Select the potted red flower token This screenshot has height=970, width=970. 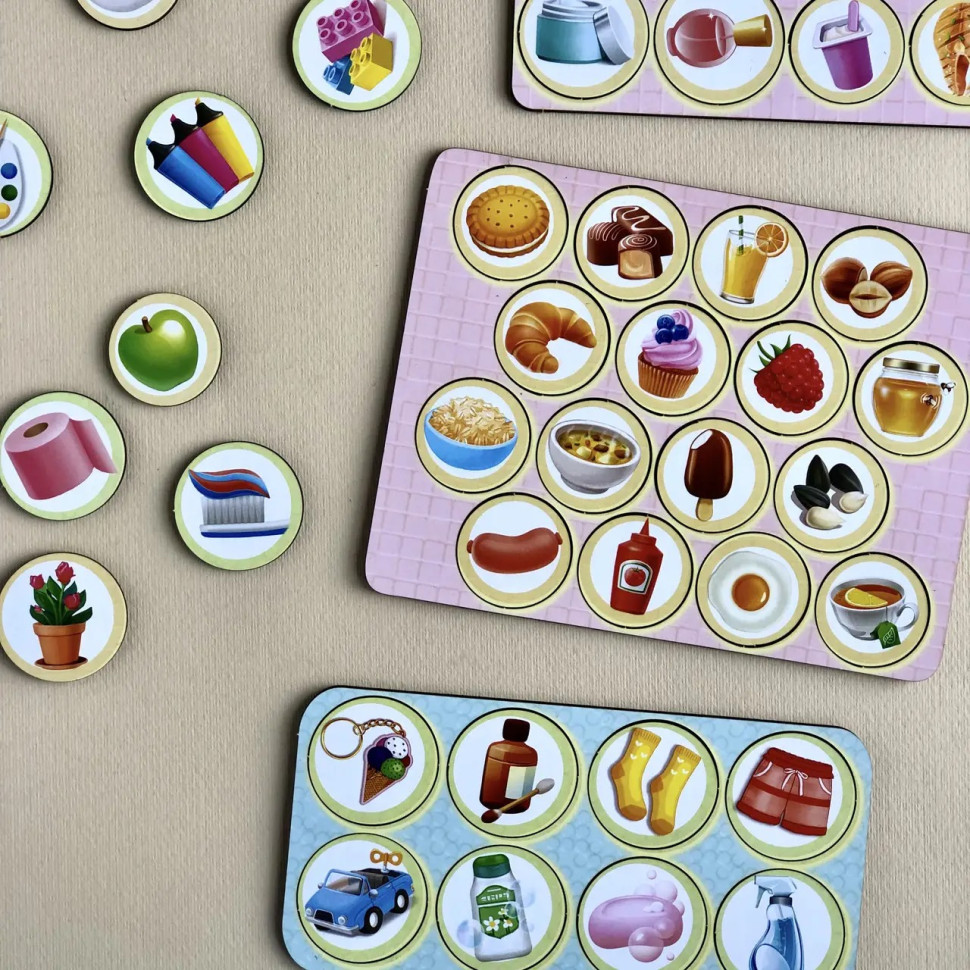point(62,616)
